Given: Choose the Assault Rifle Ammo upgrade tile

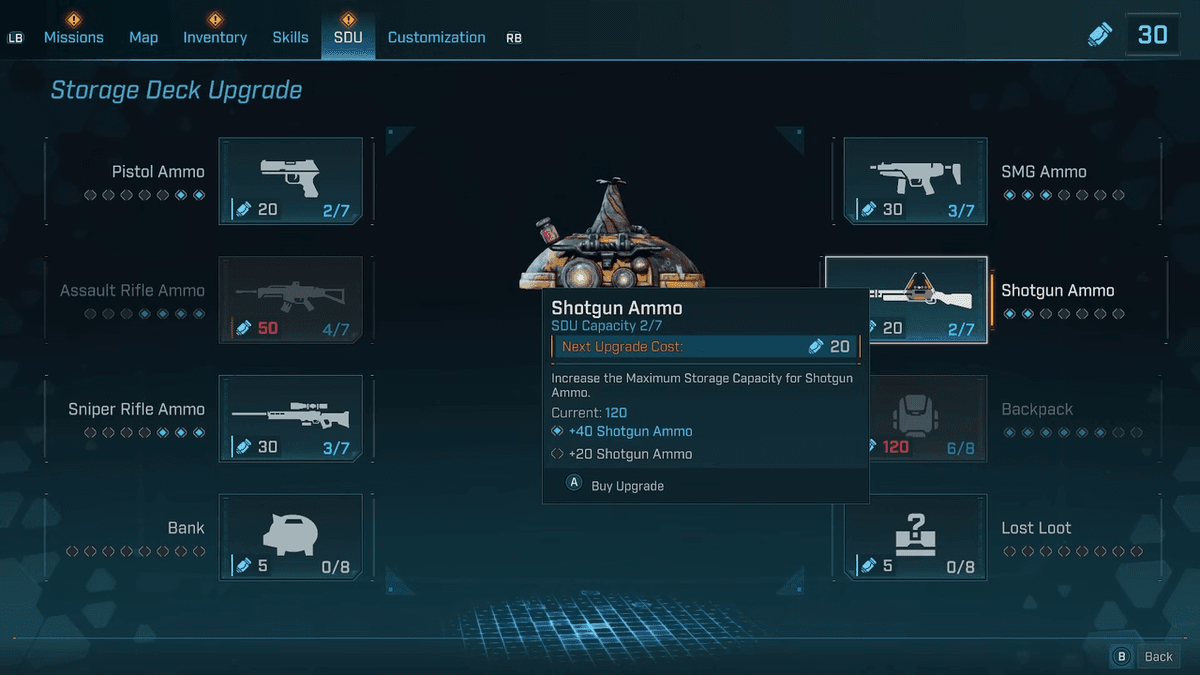Looking at the screenshot, I should coord(290,300).
